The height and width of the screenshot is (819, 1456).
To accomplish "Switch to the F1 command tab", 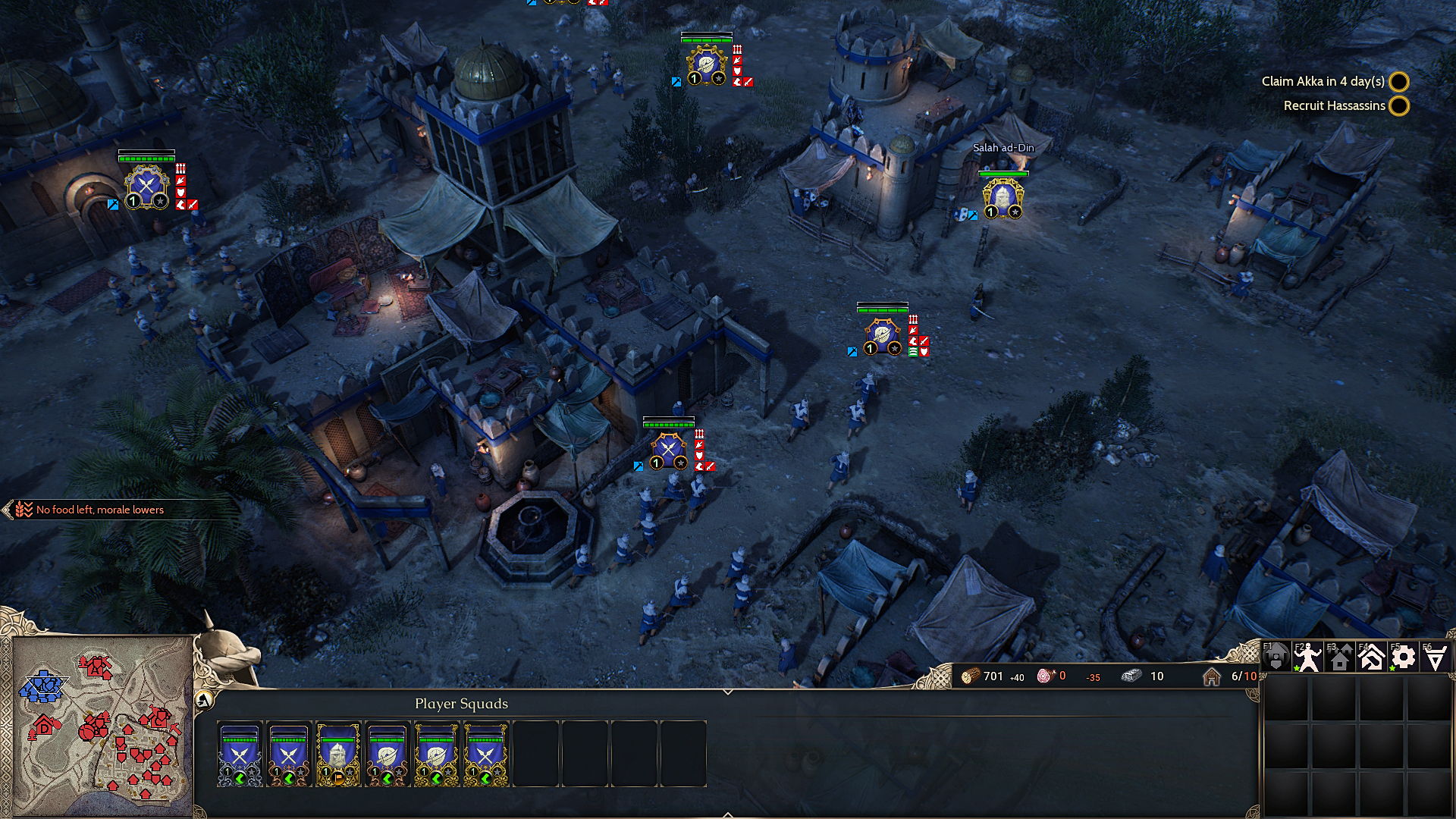I will 1277,657.
